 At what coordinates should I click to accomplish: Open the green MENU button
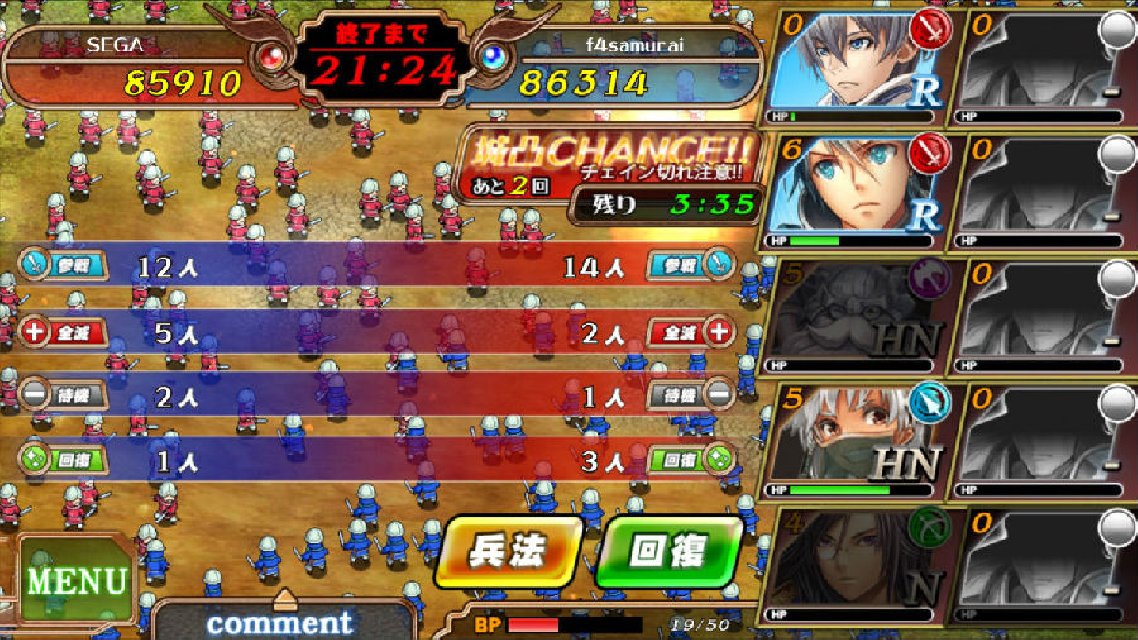click(76, 580)
